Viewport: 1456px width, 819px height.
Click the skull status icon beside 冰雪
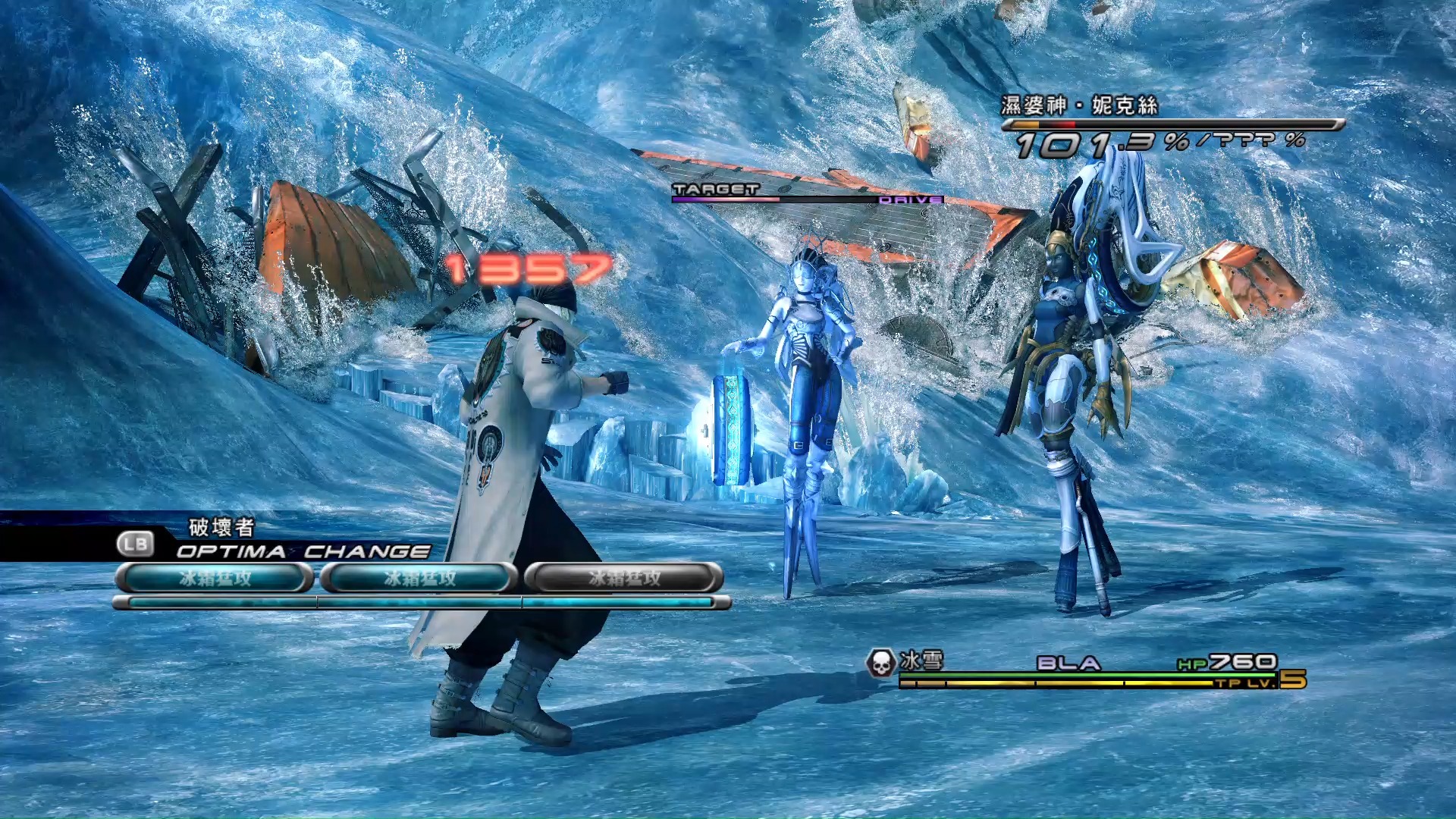click(x=880, y=663)
